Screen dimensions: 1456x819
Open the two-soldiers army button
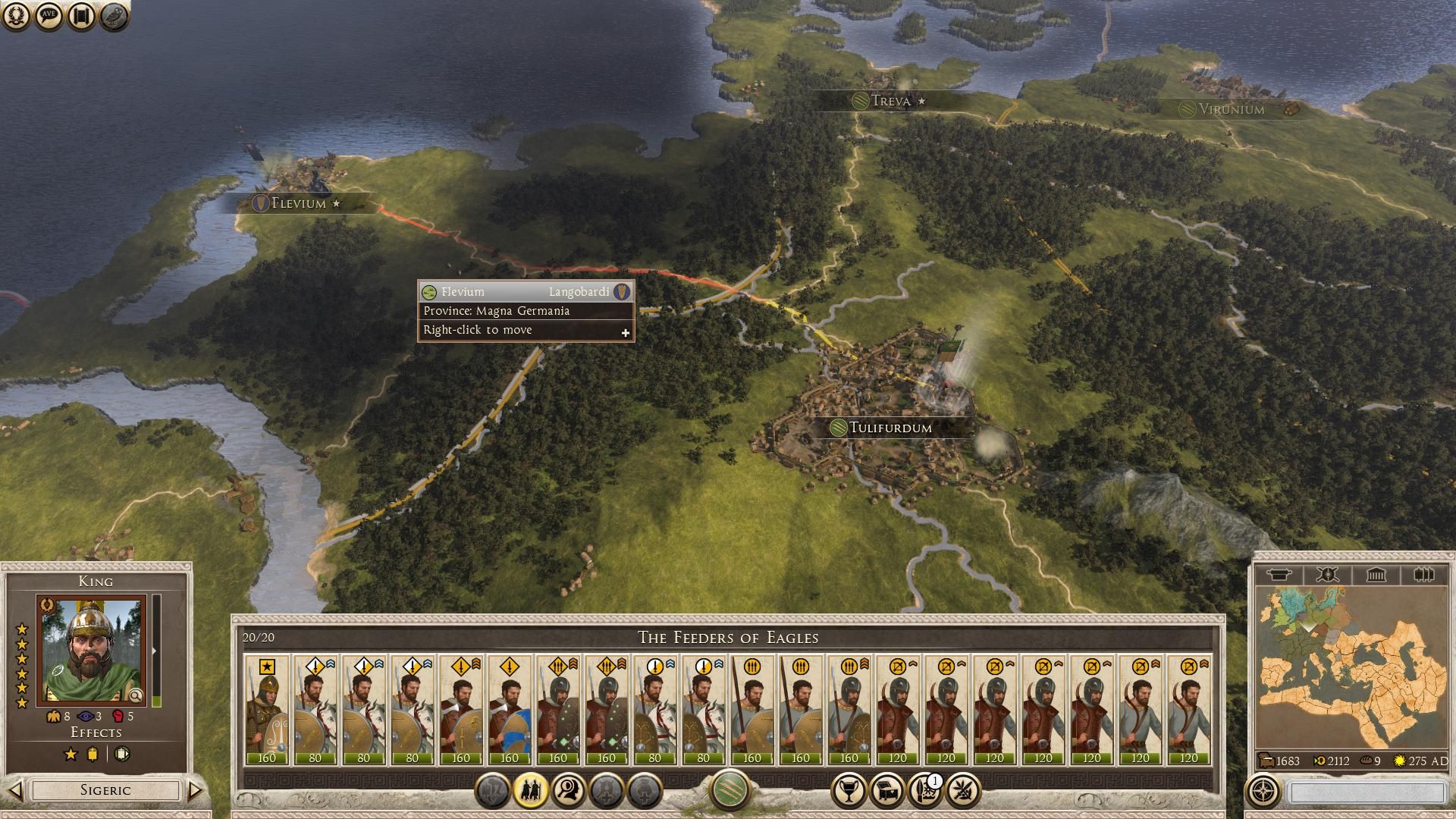531,791
